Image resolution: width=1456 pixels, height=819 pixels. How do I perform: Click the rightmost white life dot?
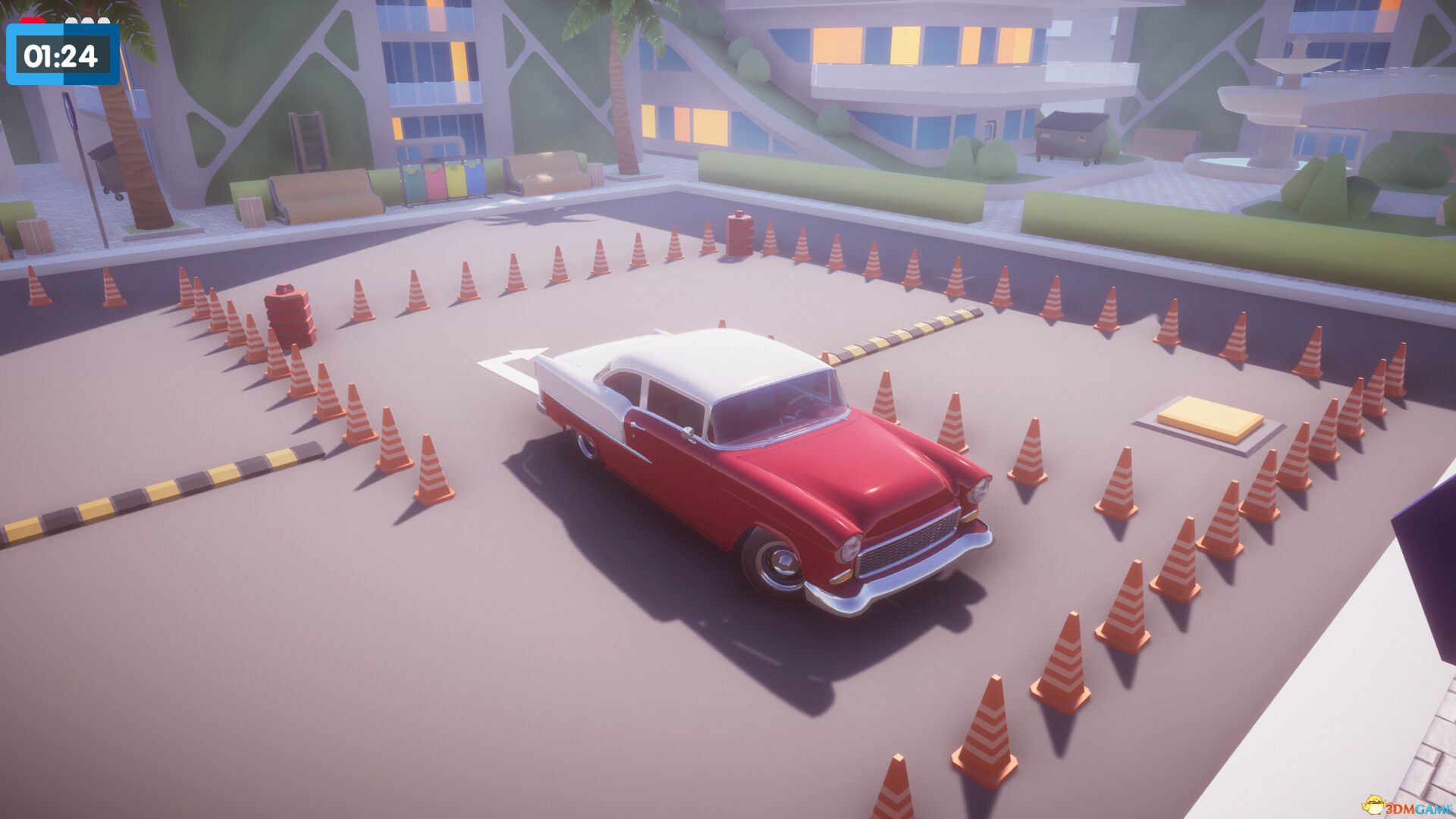[104, 20]
